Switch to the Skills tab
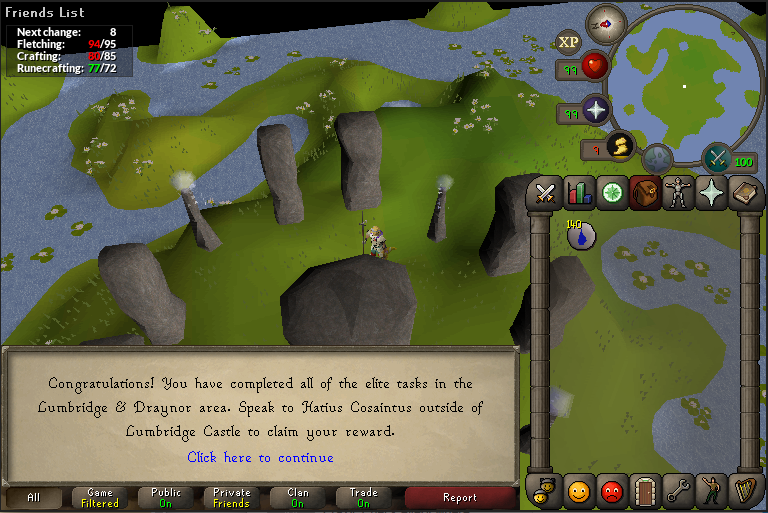768x513 pixels. [x=579, y=192]
